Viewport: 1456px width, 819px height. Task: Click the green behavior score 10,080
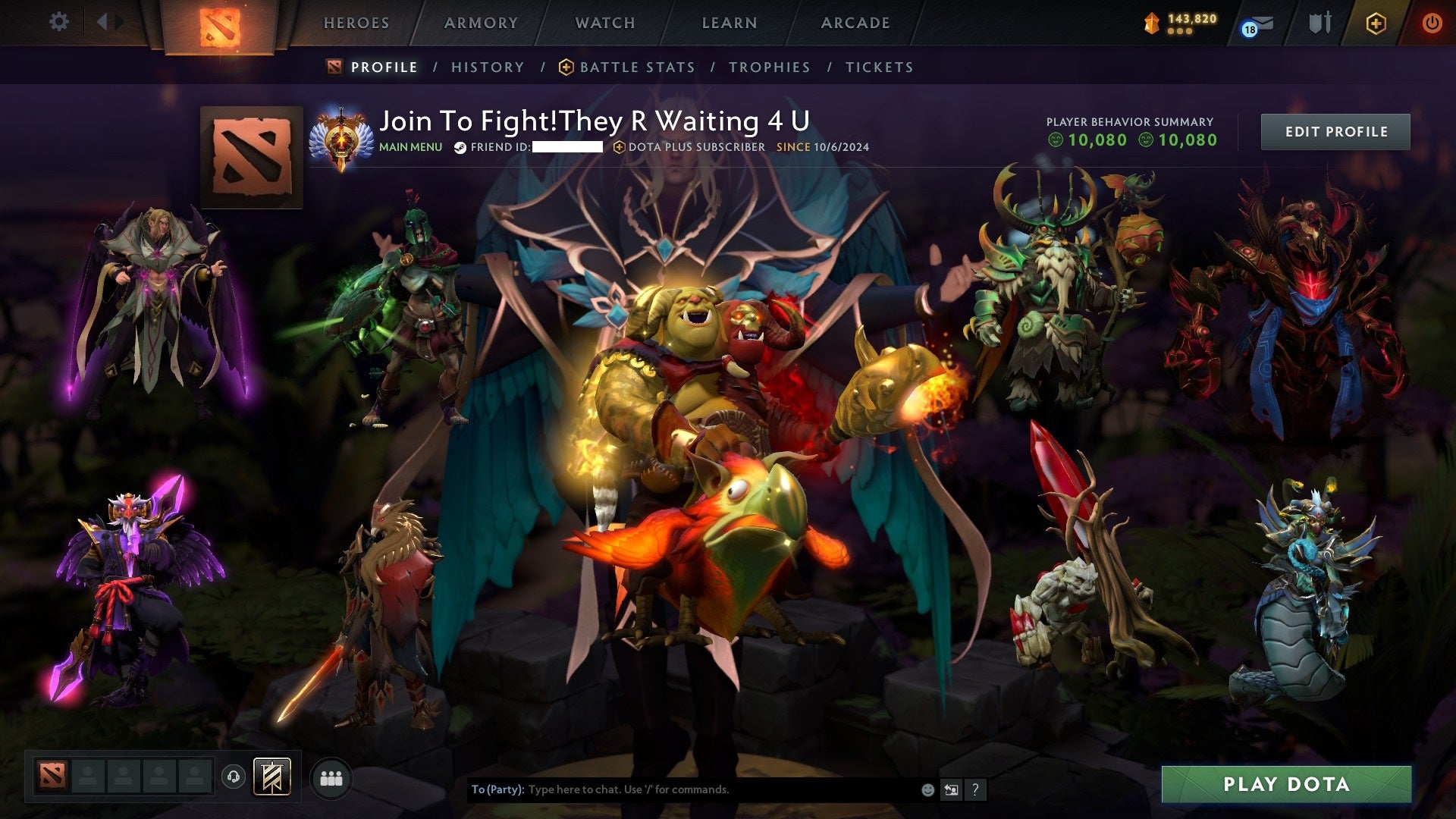pos(1093,140)
